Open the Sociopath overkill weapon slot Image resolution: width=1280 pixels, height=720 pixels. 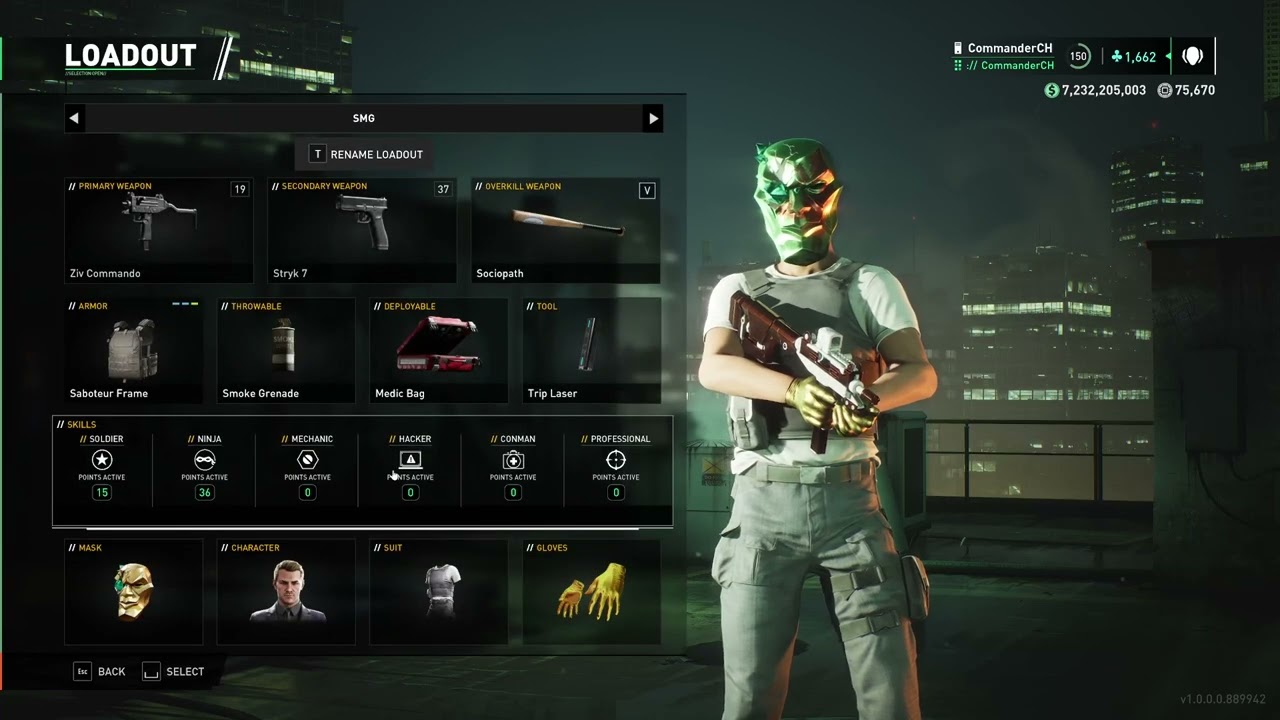(565, 230)
